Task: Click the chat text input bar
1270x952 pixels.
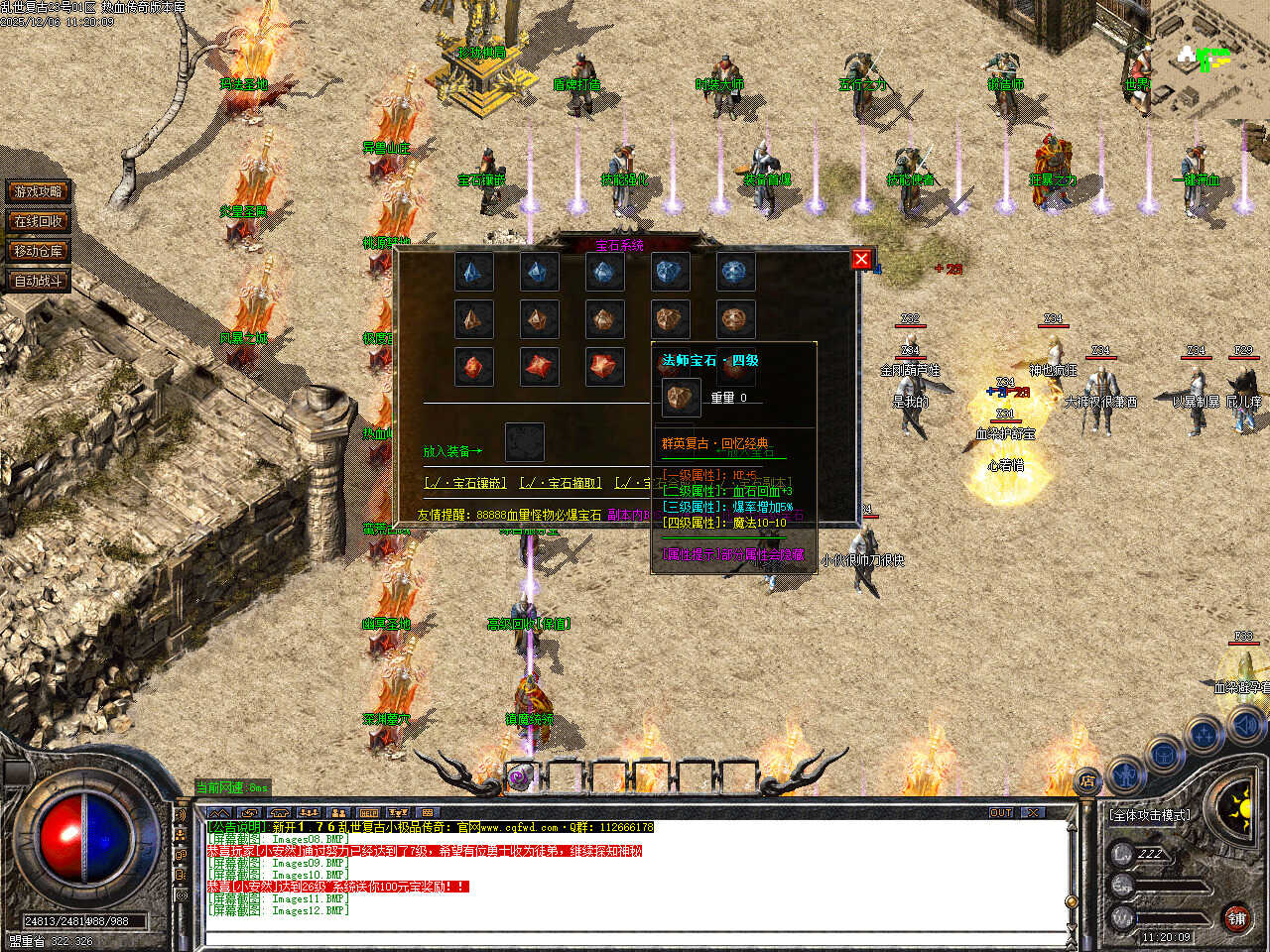Action: point(635,936)
